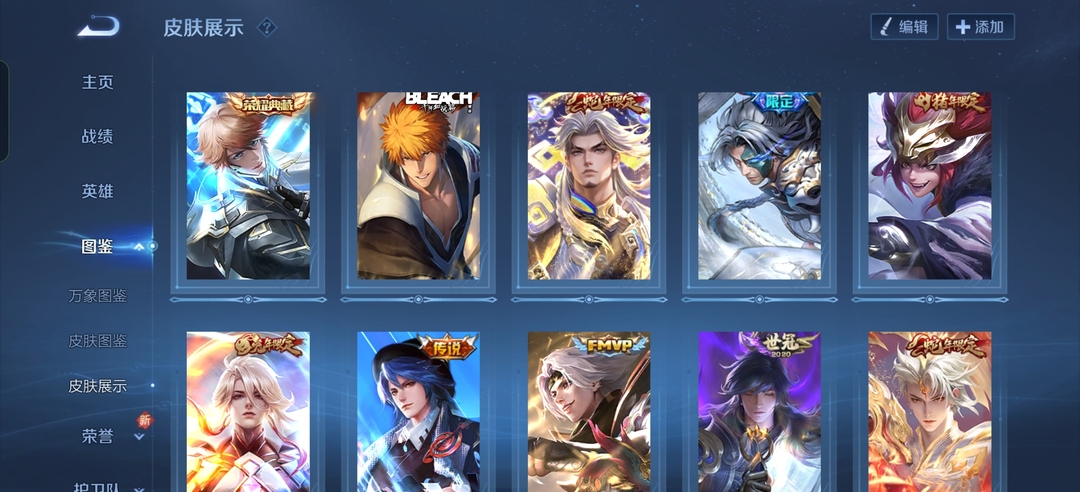Viewport: 1080px width, 492px height.
Task: Pick the FMVP skin card
Action: [x=589, y=412]
